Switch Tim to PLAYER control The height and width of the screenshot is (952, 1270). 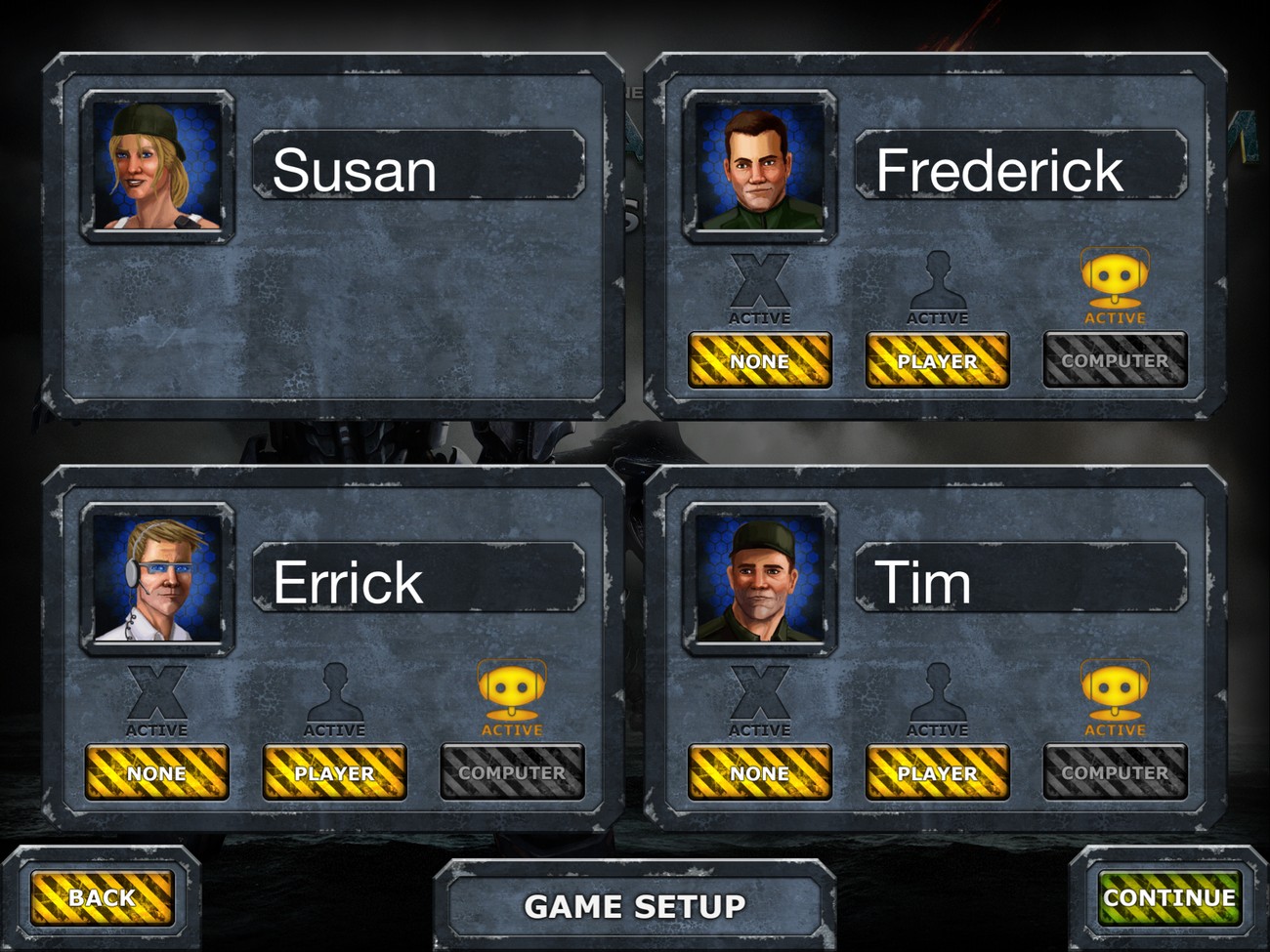point(937,772)
